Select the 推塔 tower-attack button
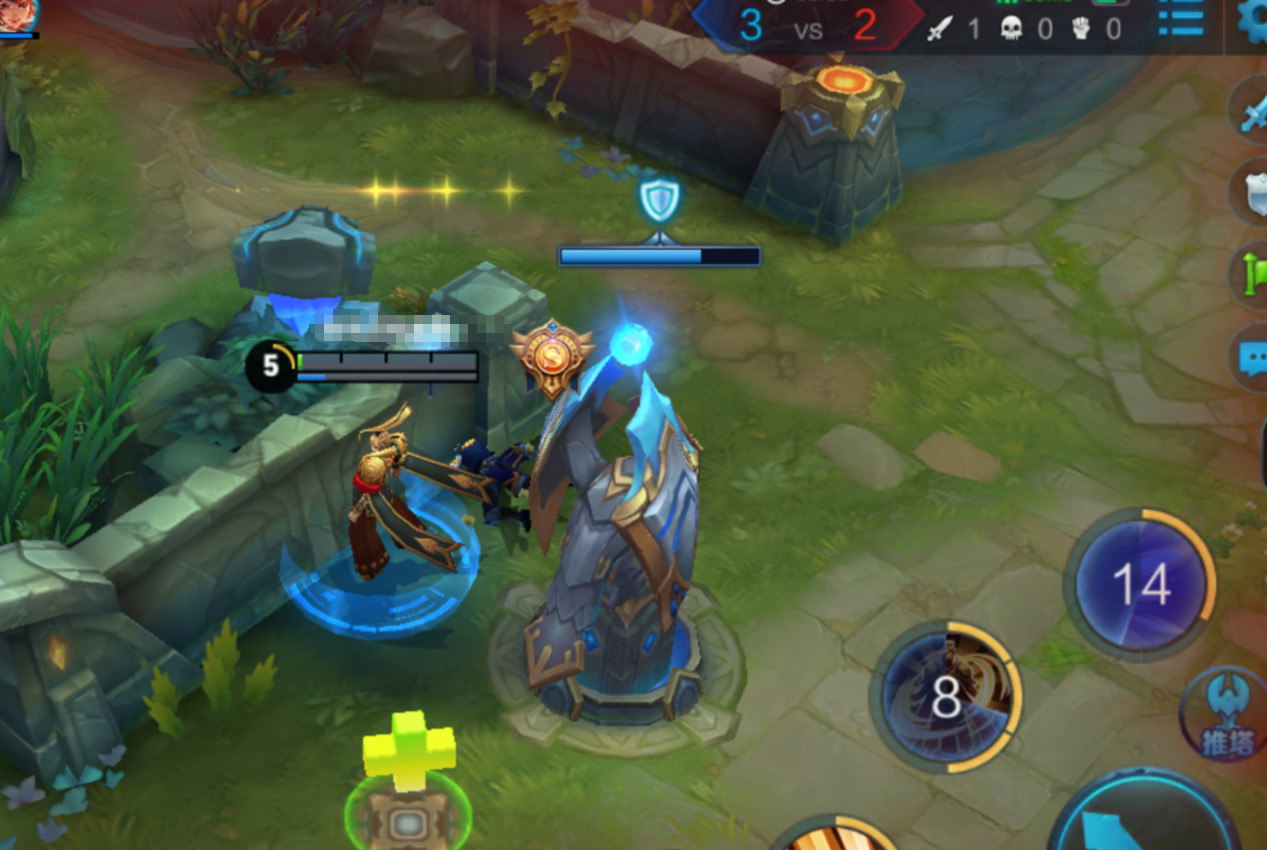The image size is (1267, 850). tap(1222, 714)
